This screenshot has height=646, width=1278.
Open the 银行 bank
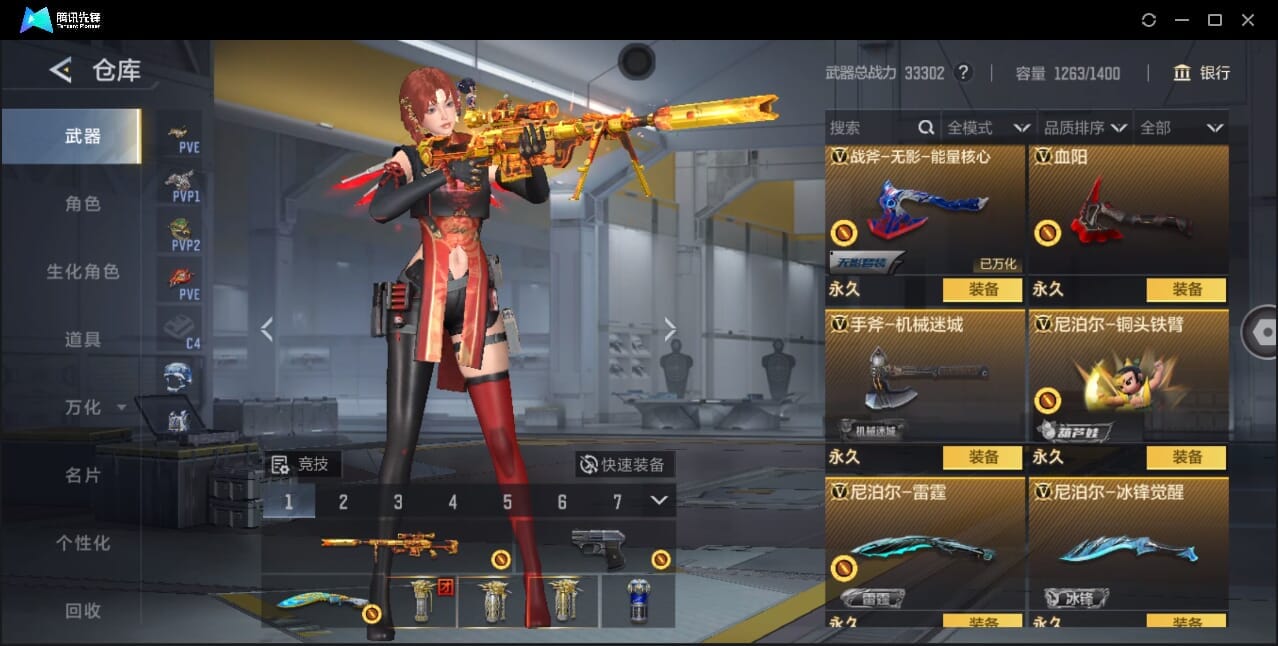(1201, 73)
